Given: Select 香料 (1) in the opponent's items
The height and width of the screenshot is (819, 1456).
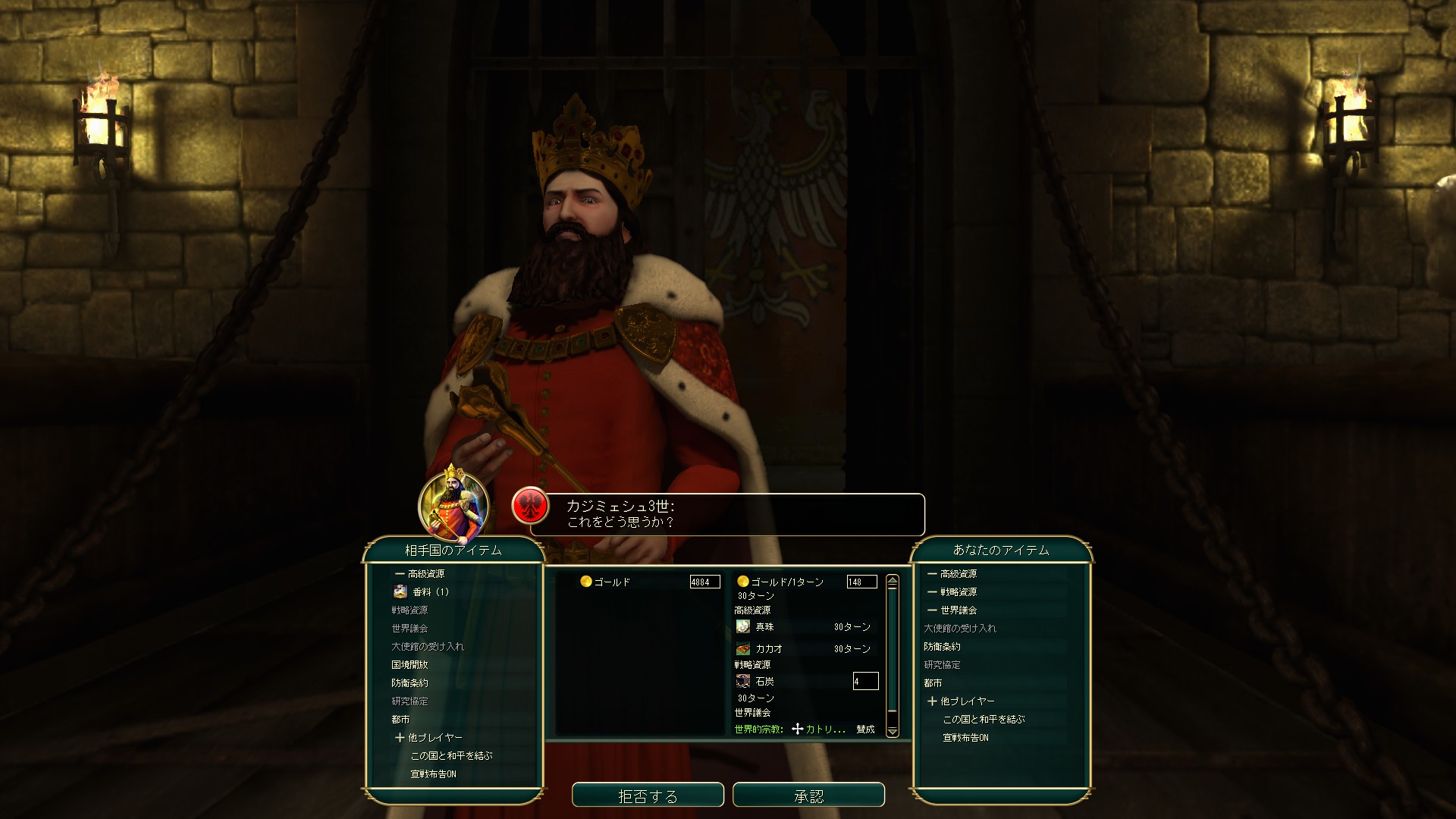Looking at the screenshot, I should (430, 592).
